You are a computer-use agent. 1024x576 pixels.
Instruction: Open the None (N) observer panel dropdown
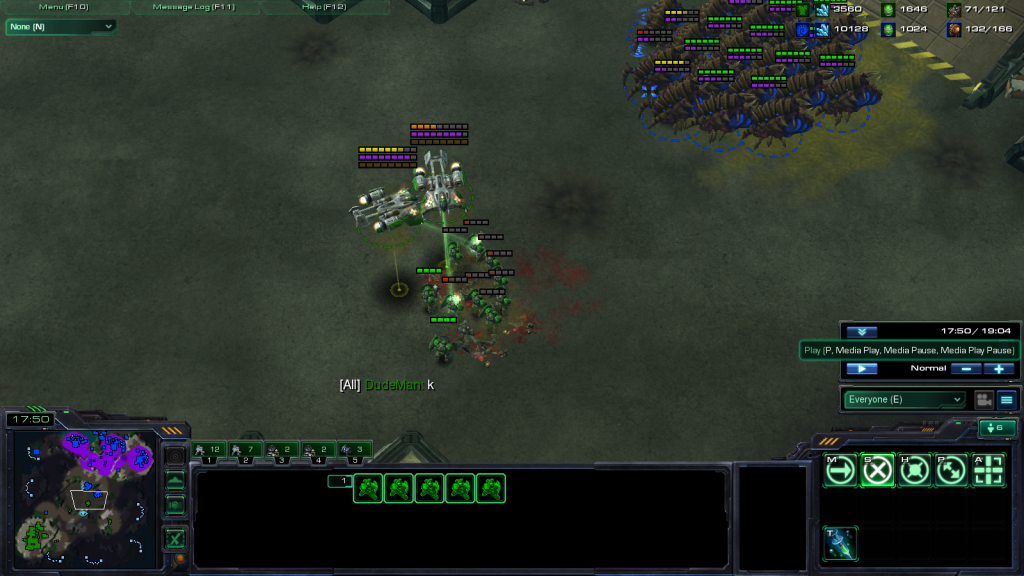click(x=60, y=27)
